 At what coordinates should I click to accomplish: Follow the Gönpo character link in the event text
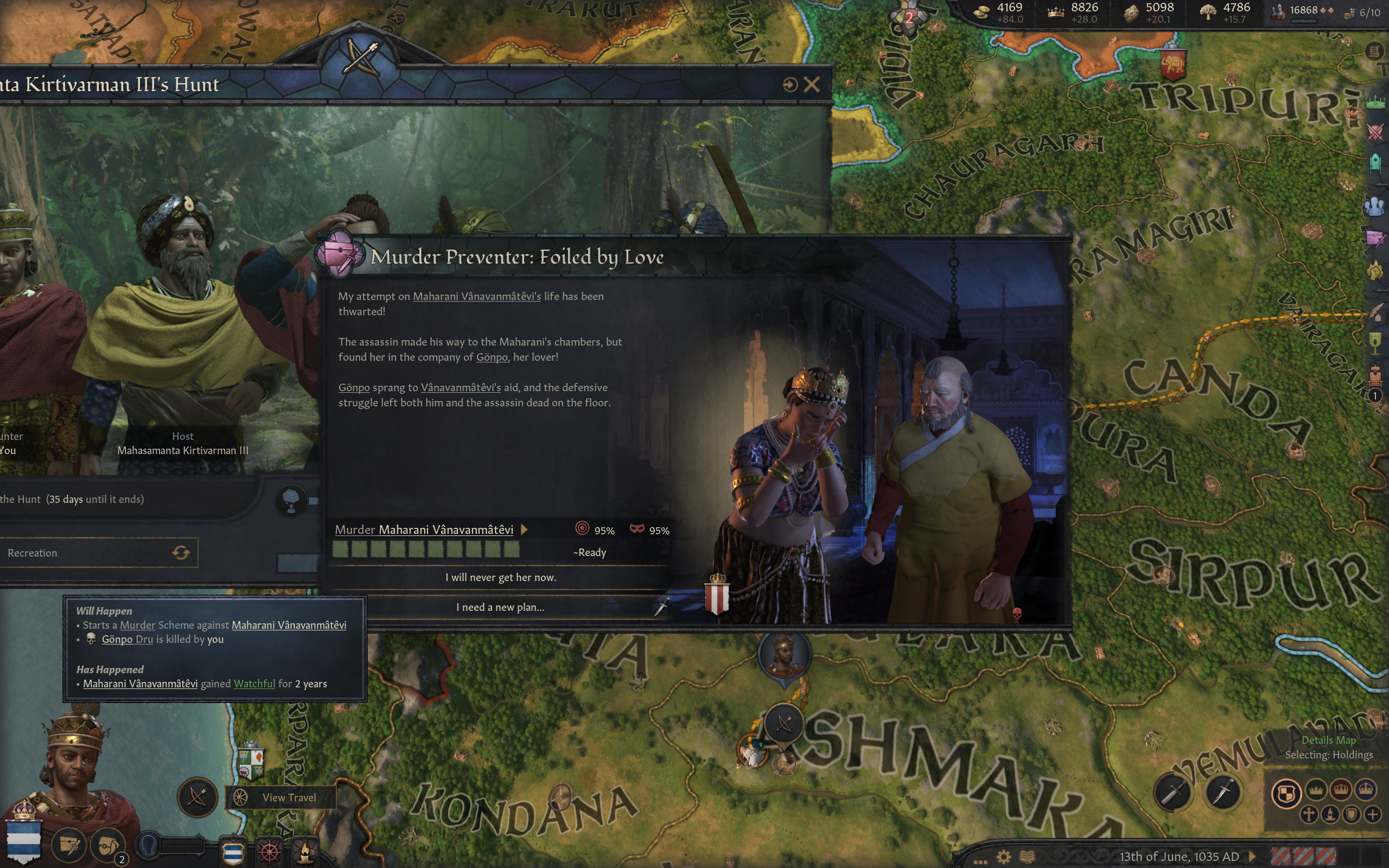(492, 357)
